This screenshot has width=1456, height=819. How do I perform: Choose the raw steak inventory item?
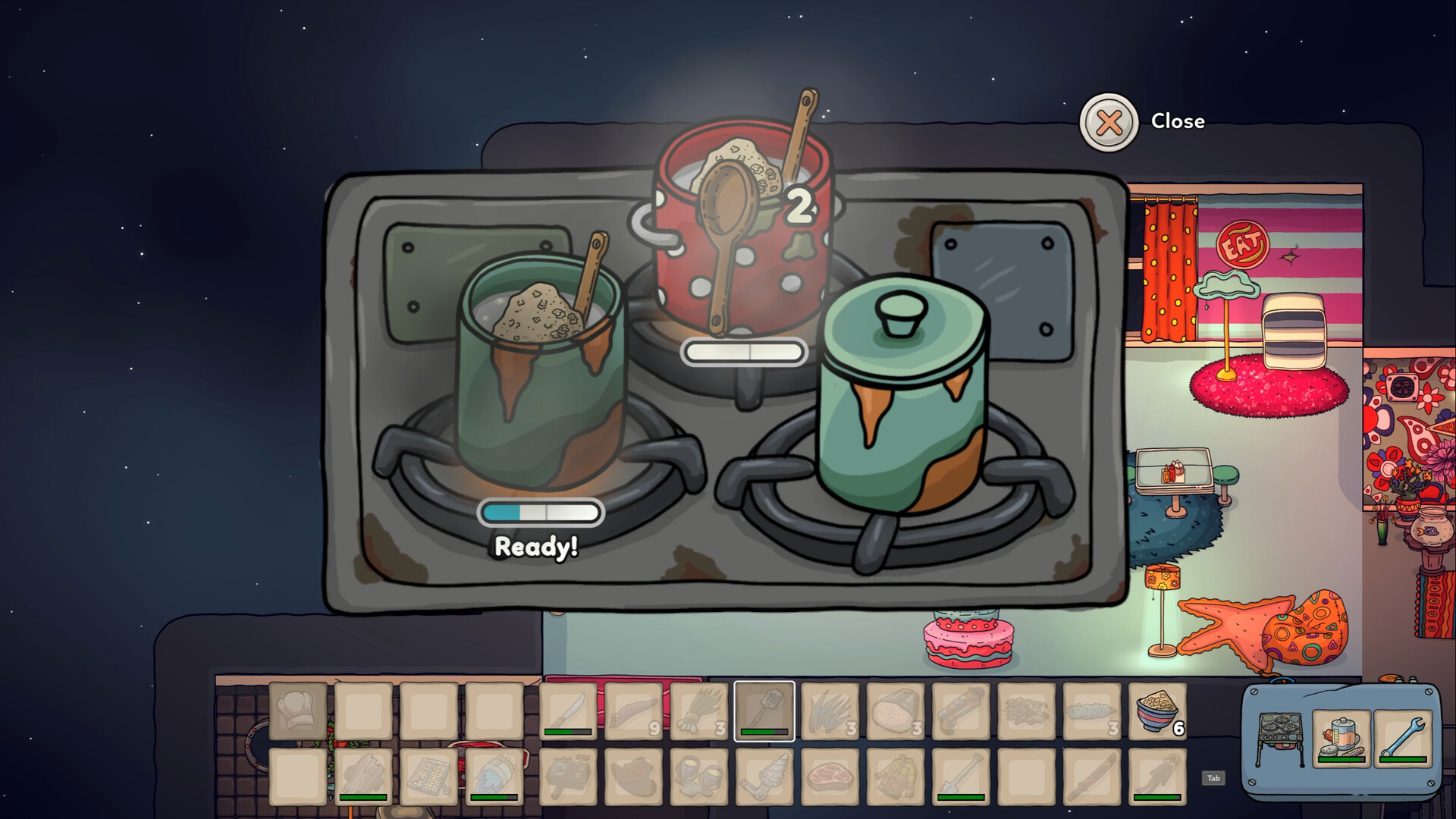click(831, 777)
